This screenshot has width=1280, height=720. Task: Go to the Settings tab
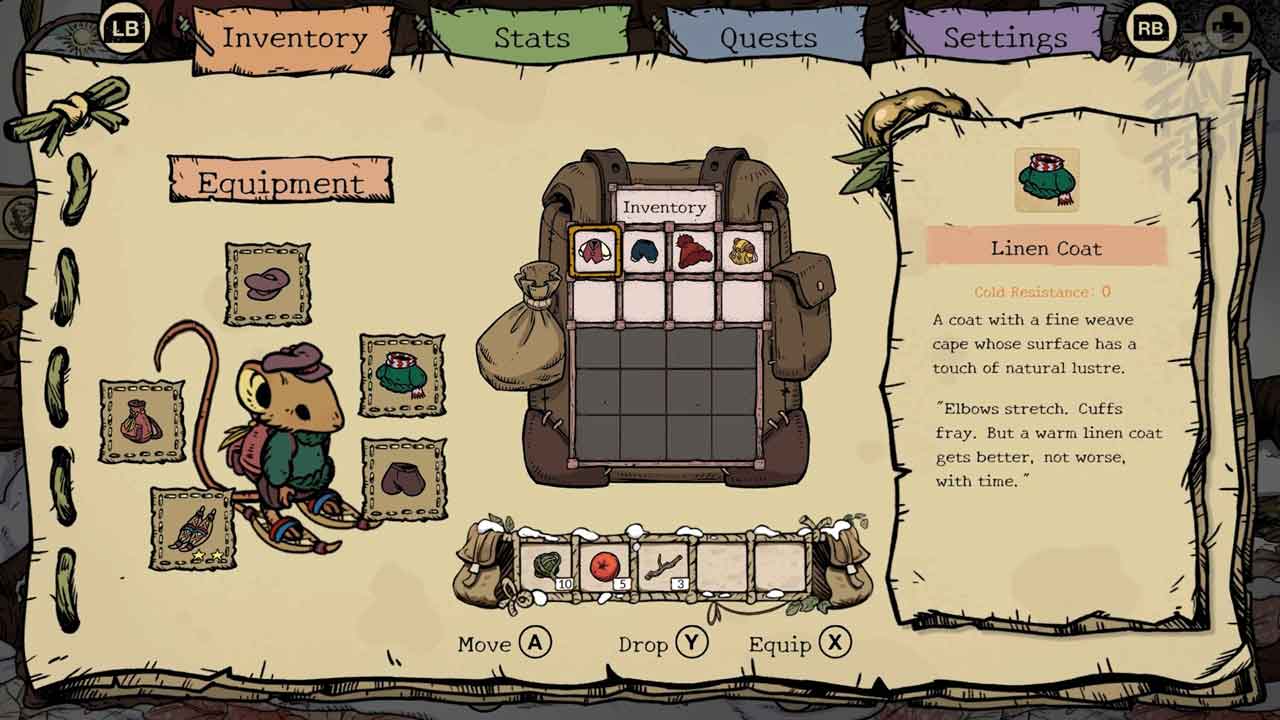click(1004, 38)
